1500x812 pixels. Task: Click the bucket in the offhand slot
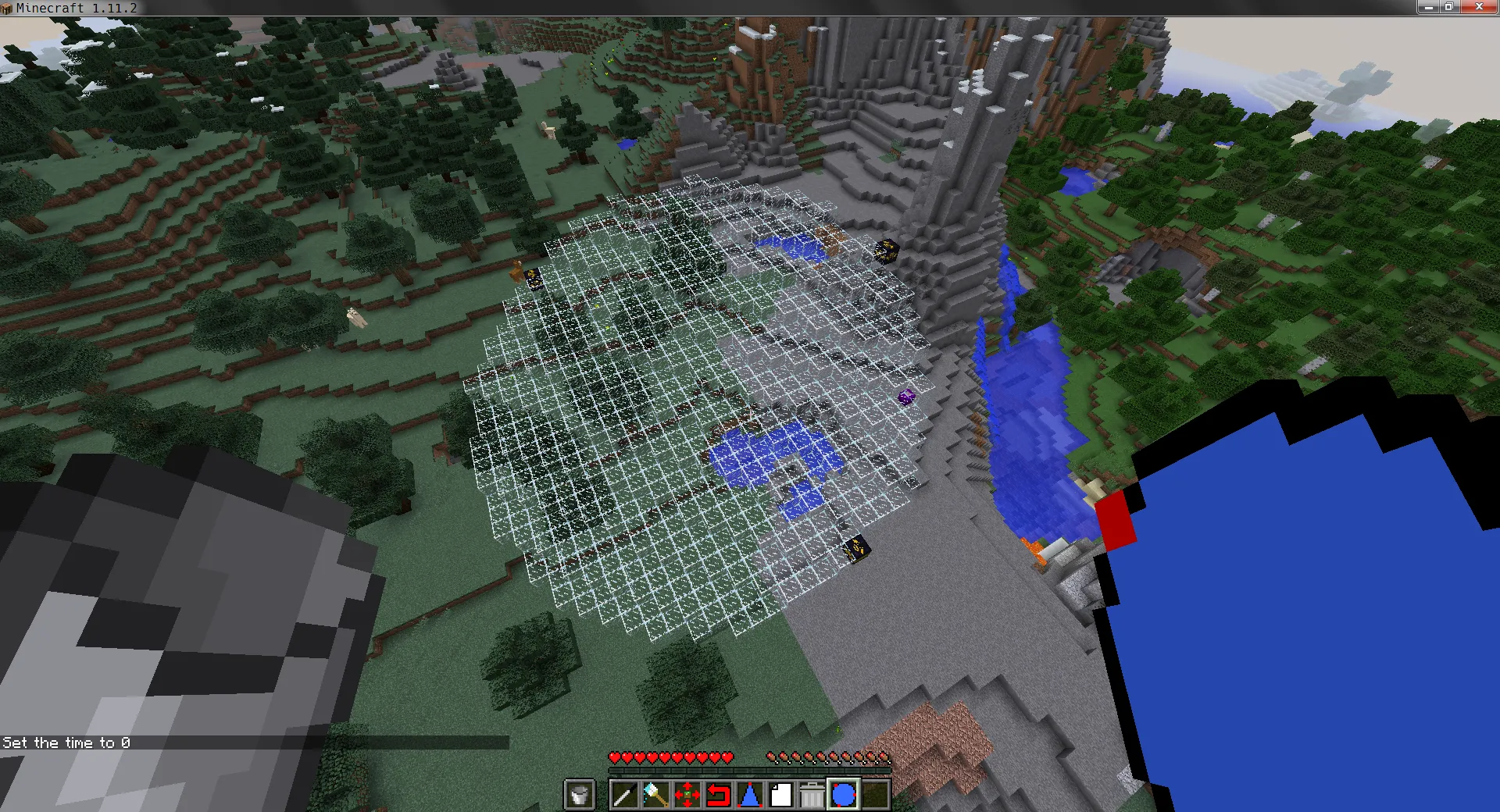coord(579,794)
